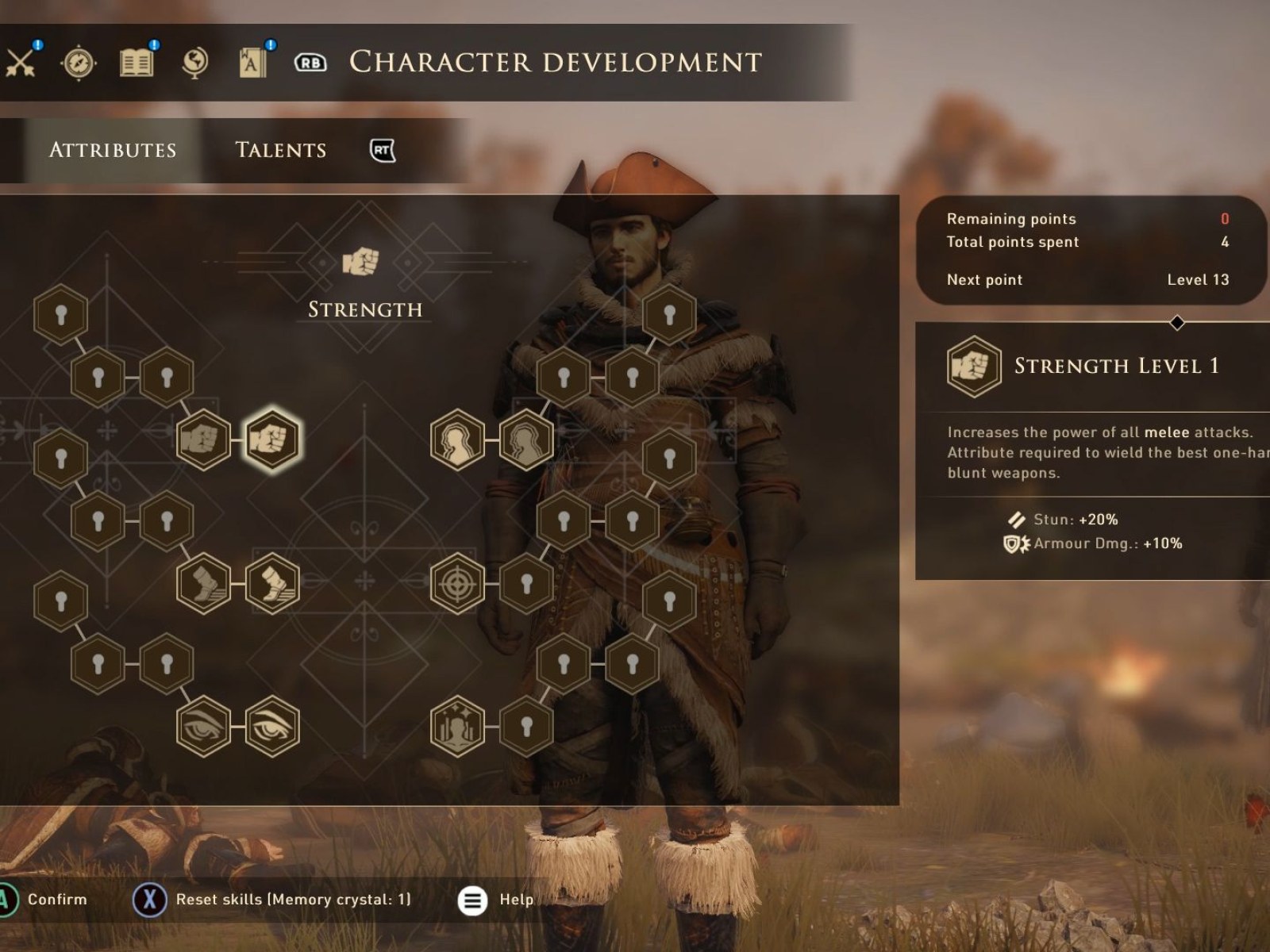Select the fist icon beside Strength Level 1
Image resolution: width=1270 pixels, height=952 pixels.
974,367
